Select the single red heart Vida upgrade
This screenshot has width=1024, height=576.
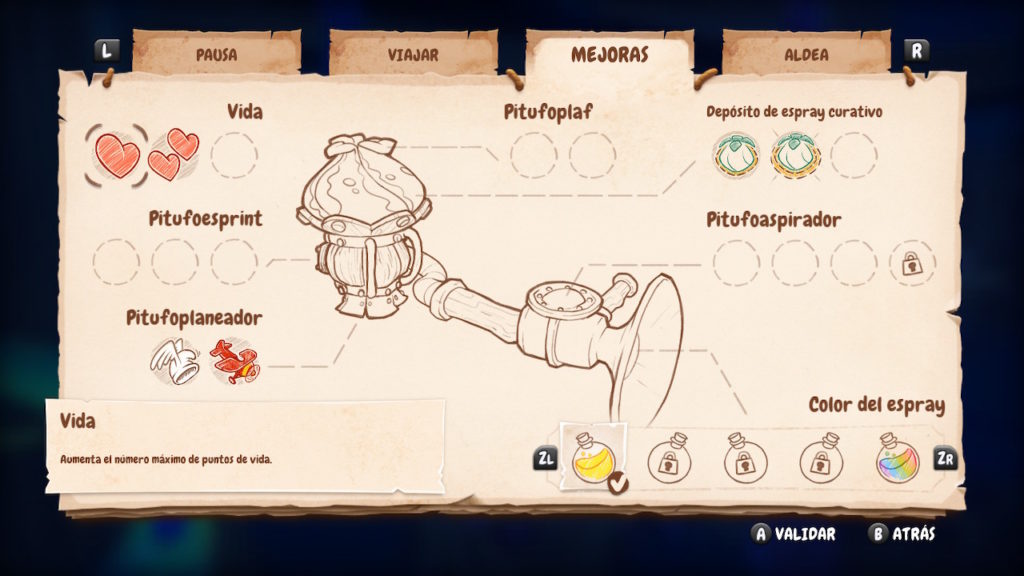point(117,155)
